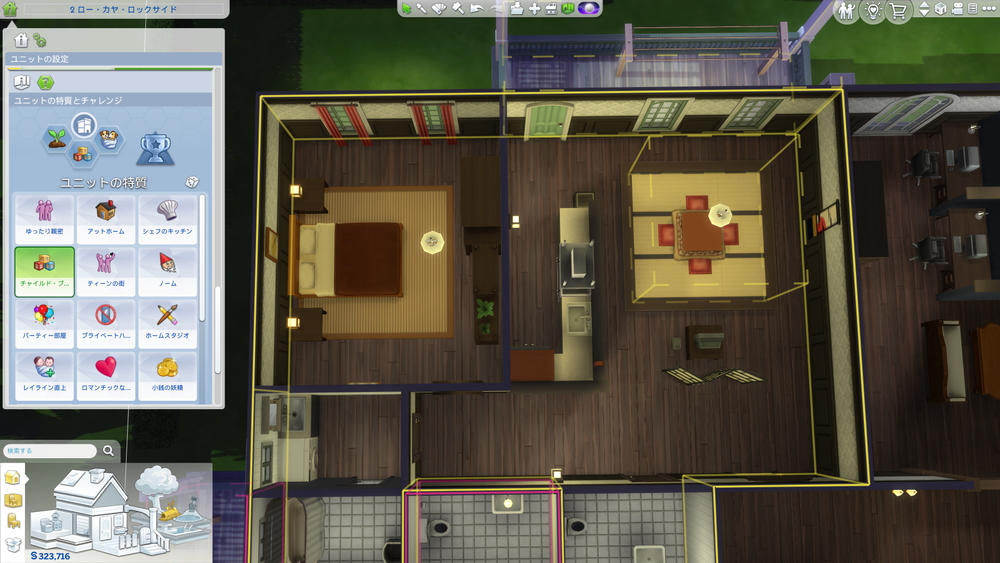Open the yellow chair objects category
1000x563 pixels.
click(x=14, y=521)
